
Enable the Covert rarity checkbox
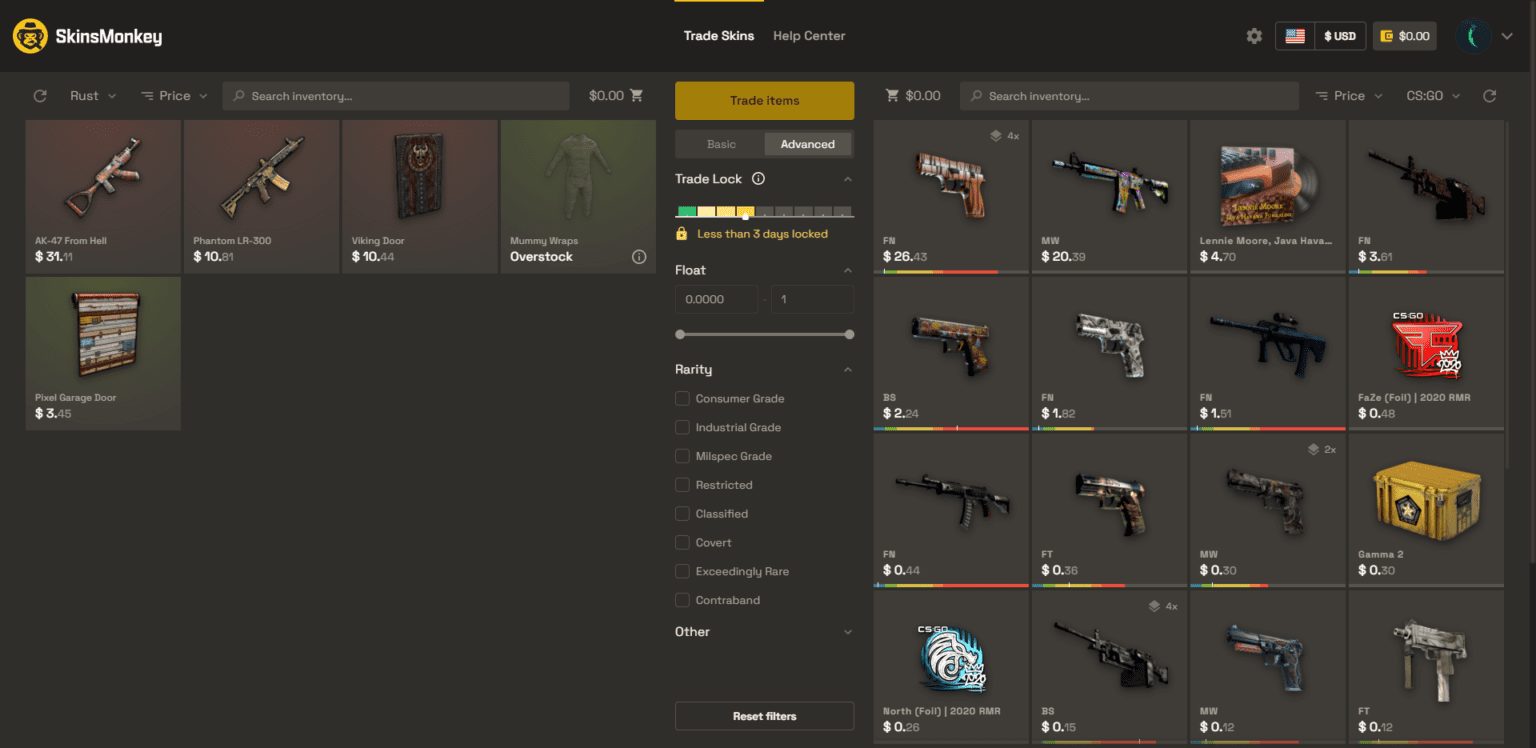(x=685, y=542)
